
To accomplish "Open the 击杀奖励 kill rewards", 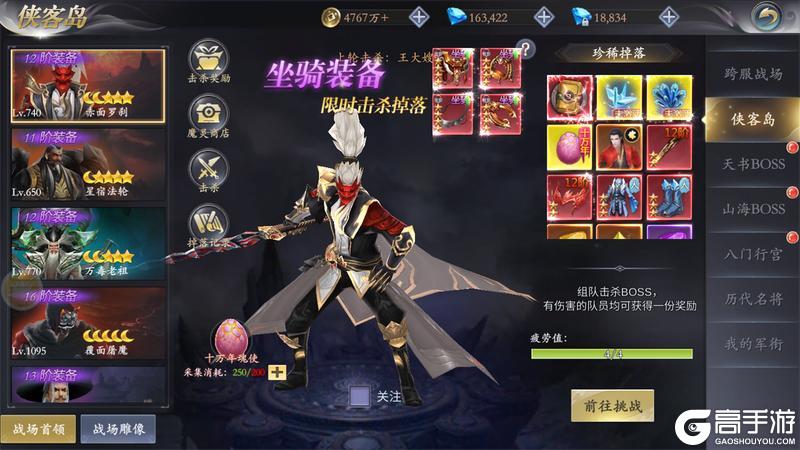I will (x=210, y=62).
